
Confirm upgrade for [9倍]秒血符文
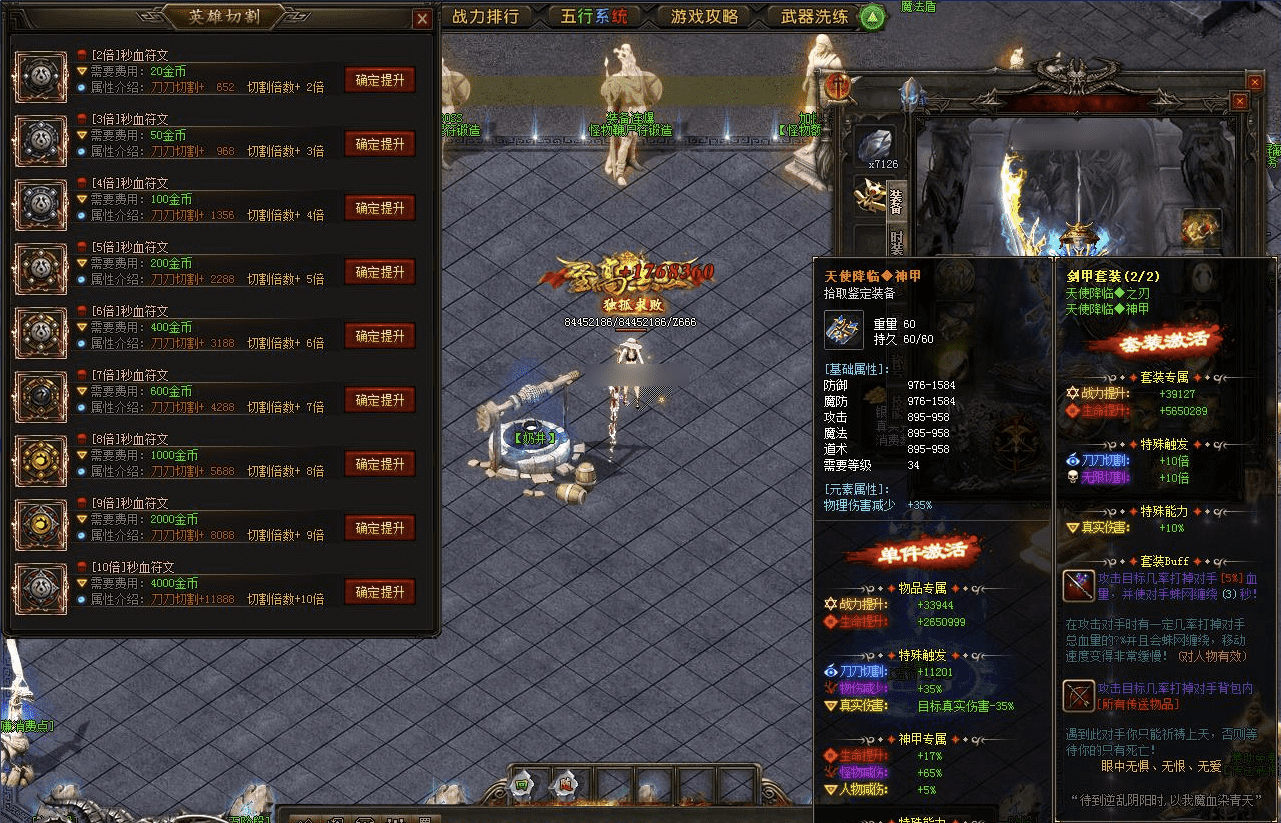380,528
